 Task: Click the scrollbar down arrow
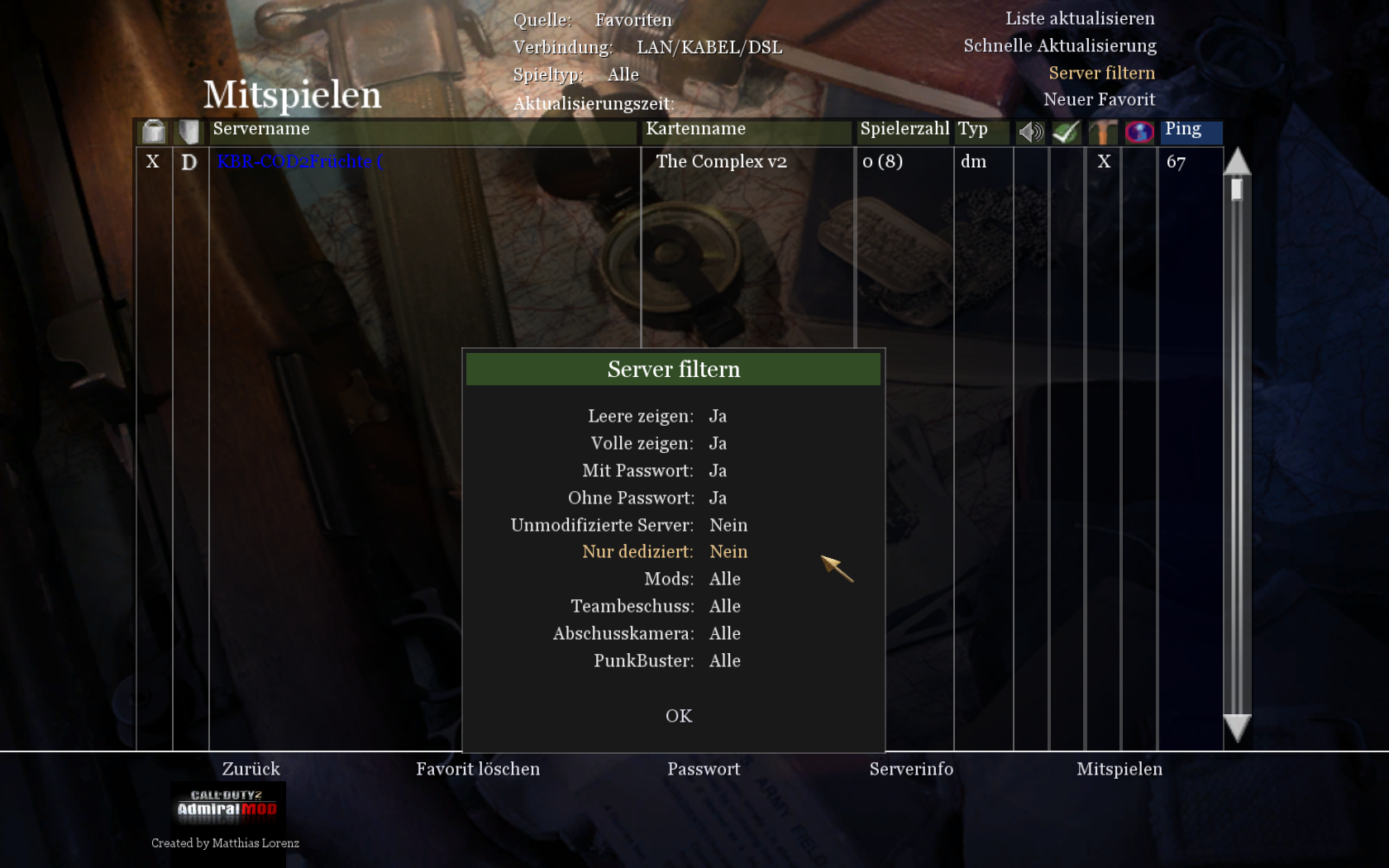[x=1237, y=728]
